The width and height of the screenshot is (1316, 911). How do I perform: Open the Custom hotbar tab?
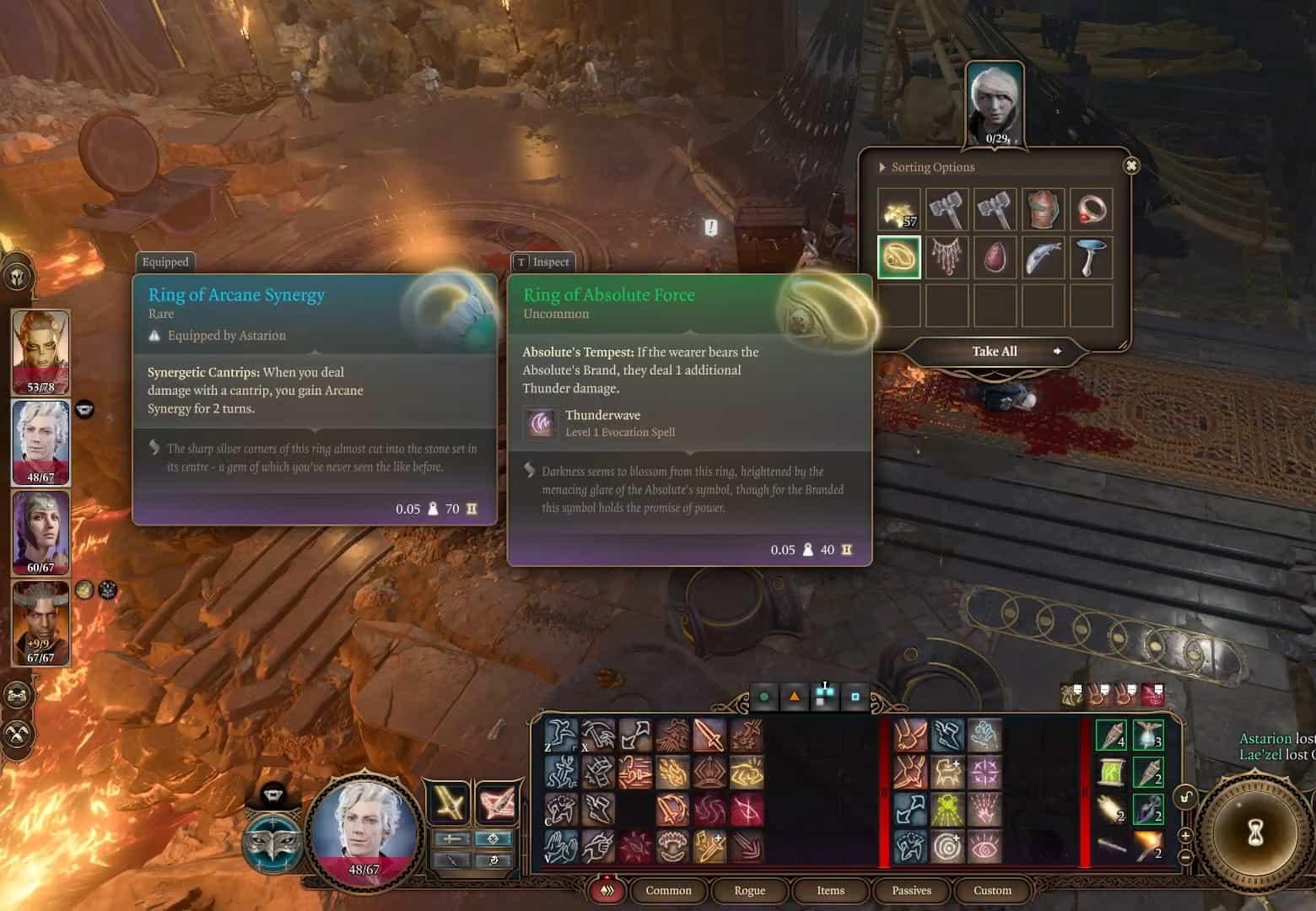[992, 890]
